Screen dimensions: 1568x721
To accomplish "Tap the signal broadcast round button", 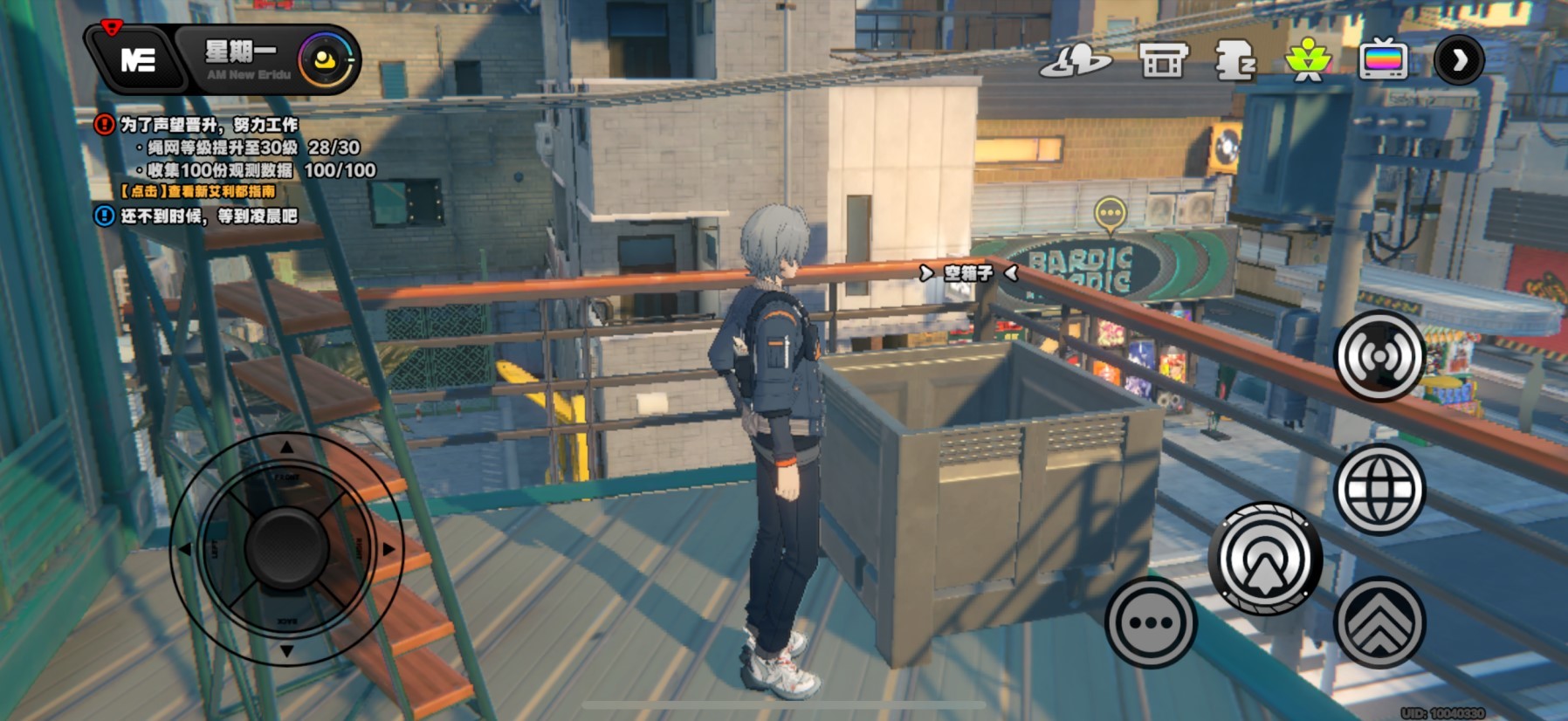I will tap(1379, 356).
